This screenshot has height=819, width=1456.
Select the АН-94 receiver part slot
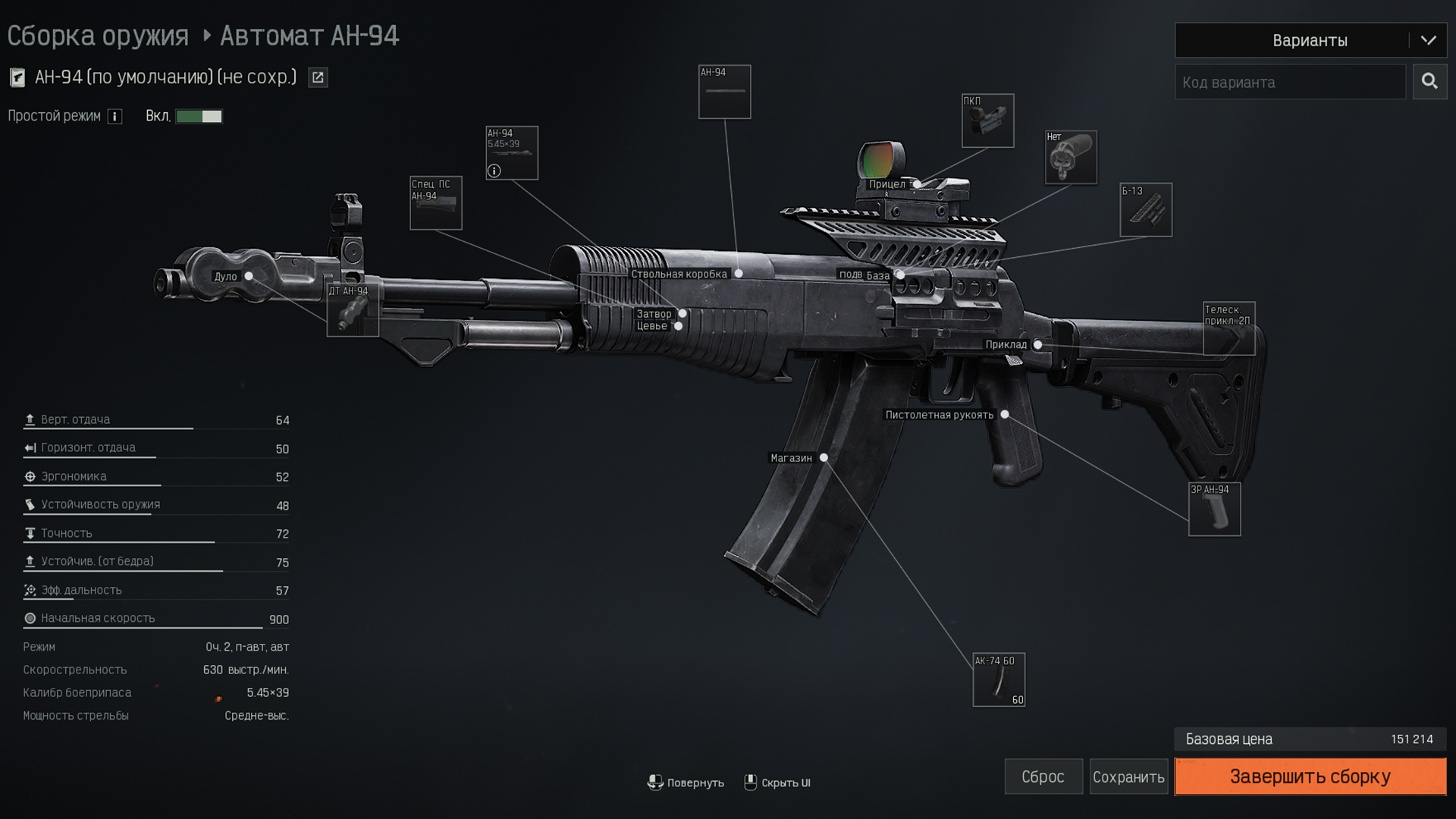(724, 92)
